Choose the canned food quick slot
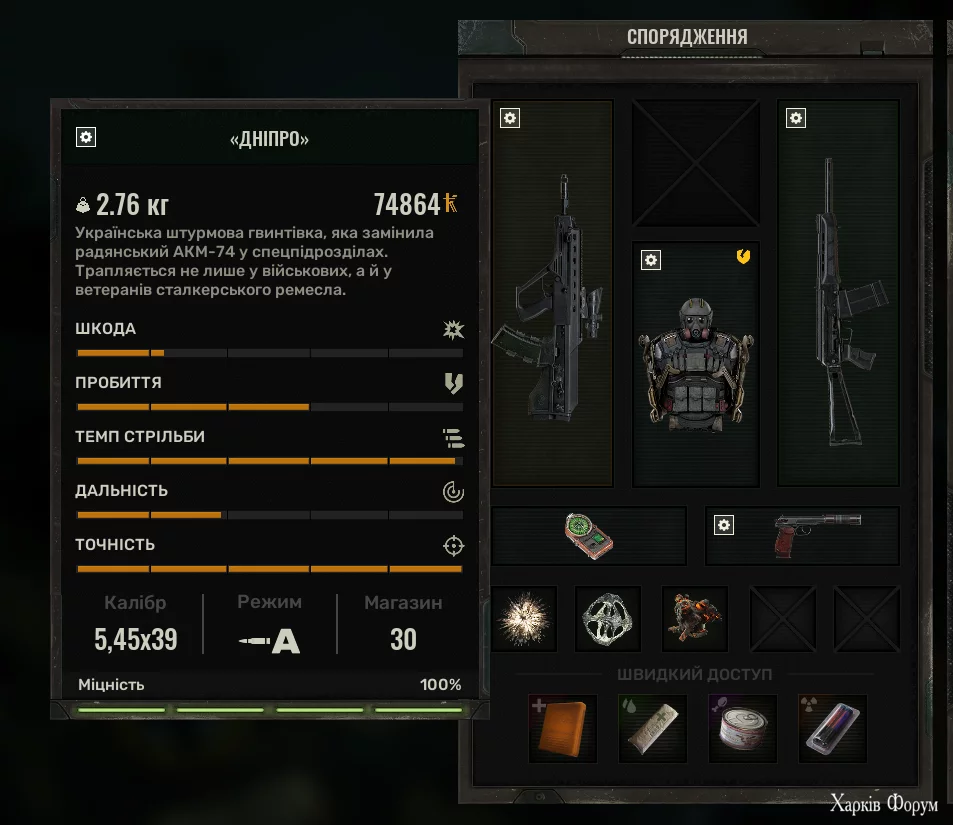Screen dimensions: 953x825 [x=743, y=728]
